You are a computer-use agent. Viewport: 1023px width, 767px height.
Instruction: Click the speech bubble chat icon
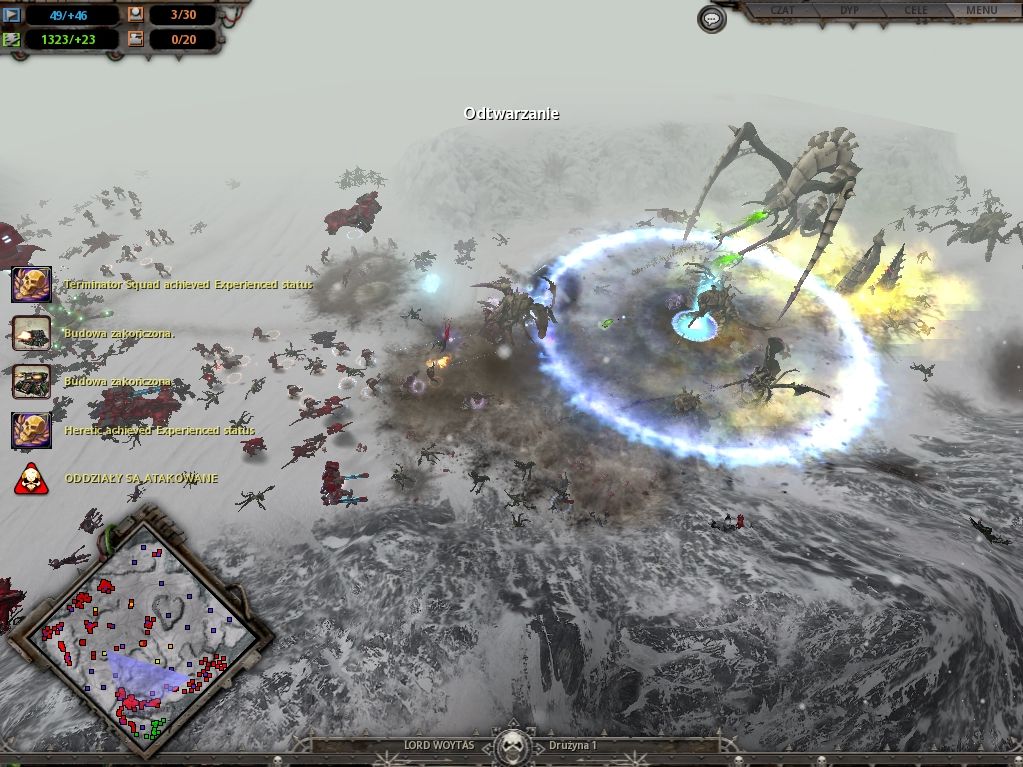tap(712, 19)
